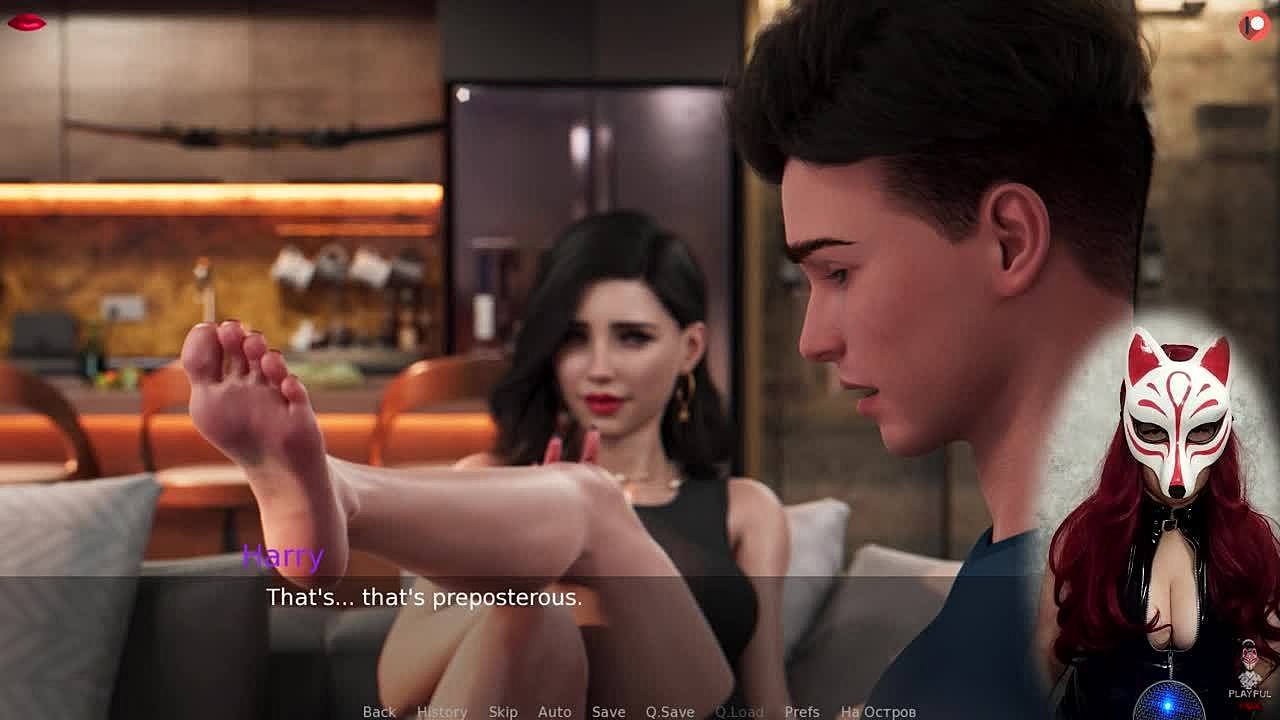
Task: Click the red circular corner icon
Action: pos(1254,26)
